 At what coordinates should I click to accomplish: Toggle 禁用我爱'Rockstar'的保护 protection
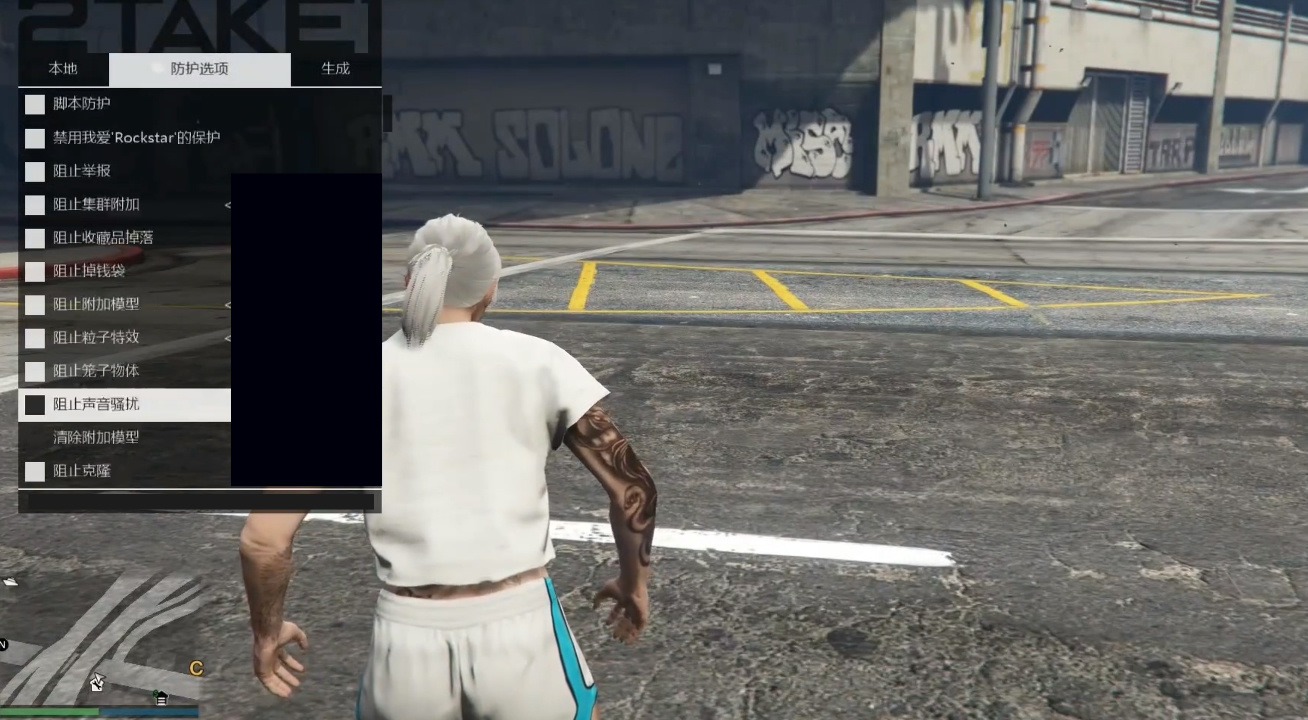point(35,137)
